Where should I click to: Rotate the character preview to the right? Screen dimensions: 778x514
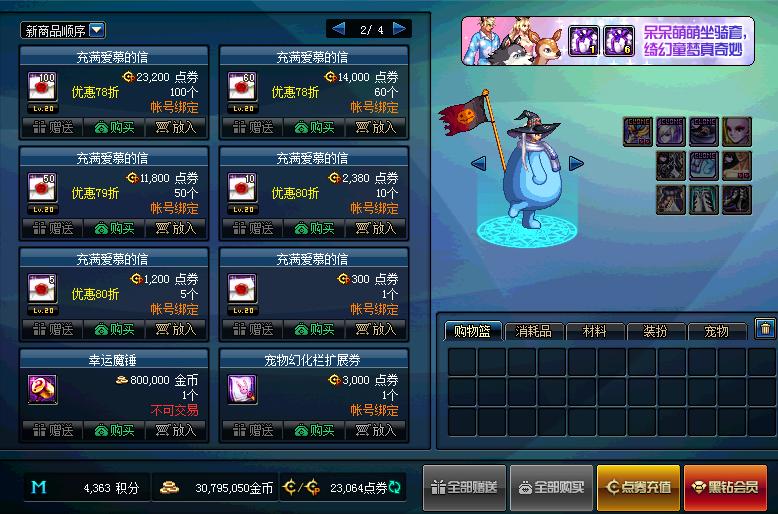576,163
